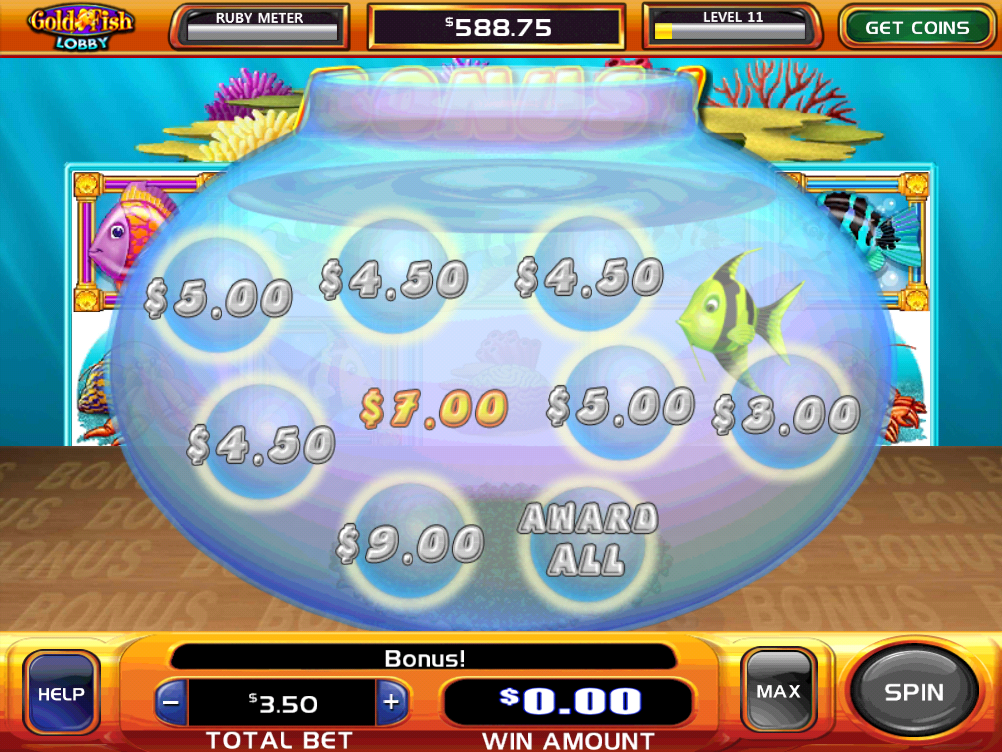
Task: Increase total bet with the plus button
Action: coord(391,702)
